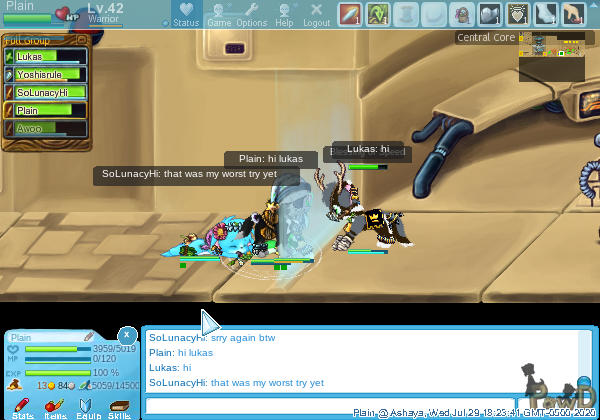
Task: Open the Game menu
Action: (x=219, y=14)
